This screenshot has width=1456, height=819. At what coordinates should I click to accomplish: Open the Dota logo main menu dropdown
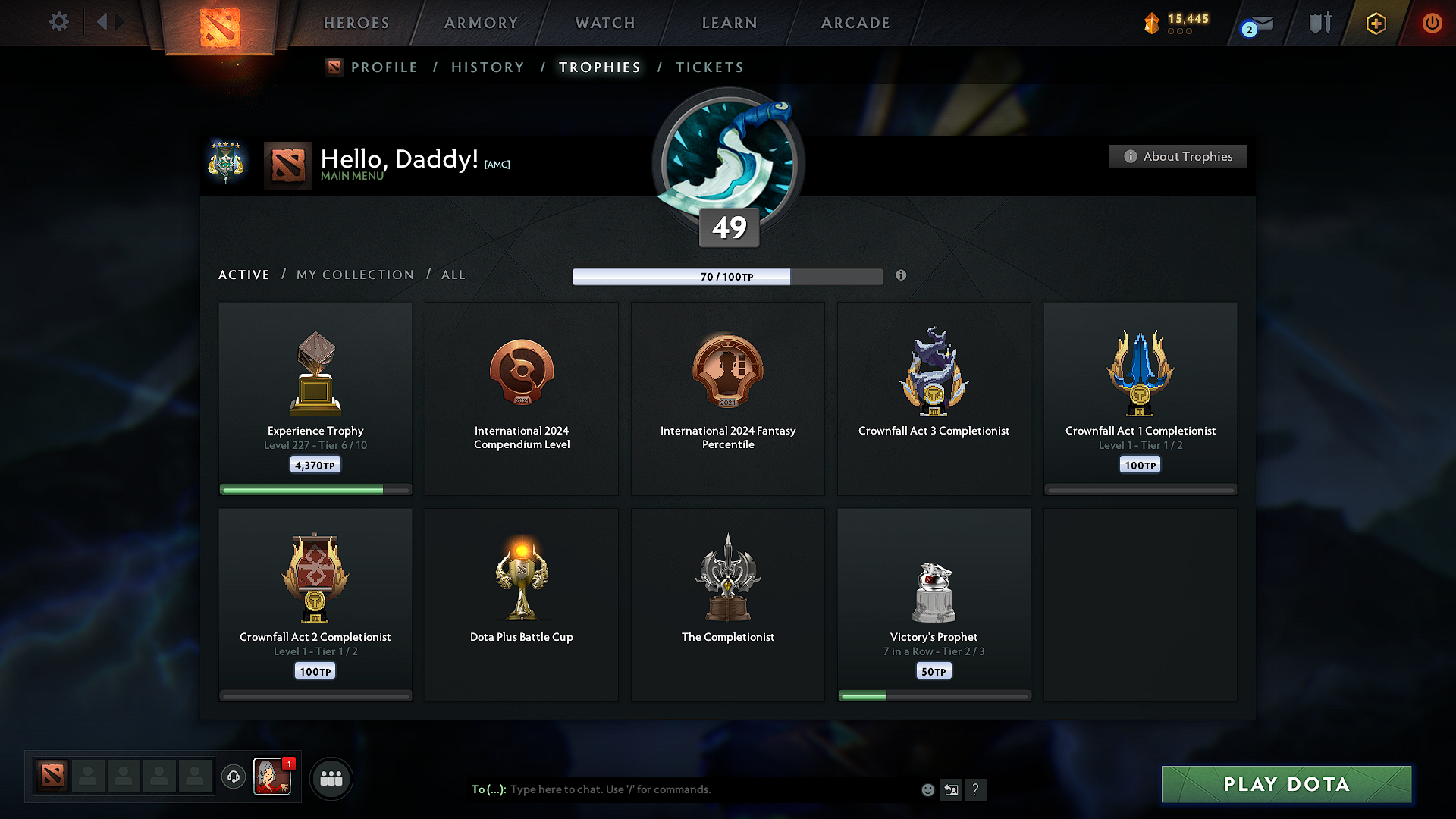220,23
